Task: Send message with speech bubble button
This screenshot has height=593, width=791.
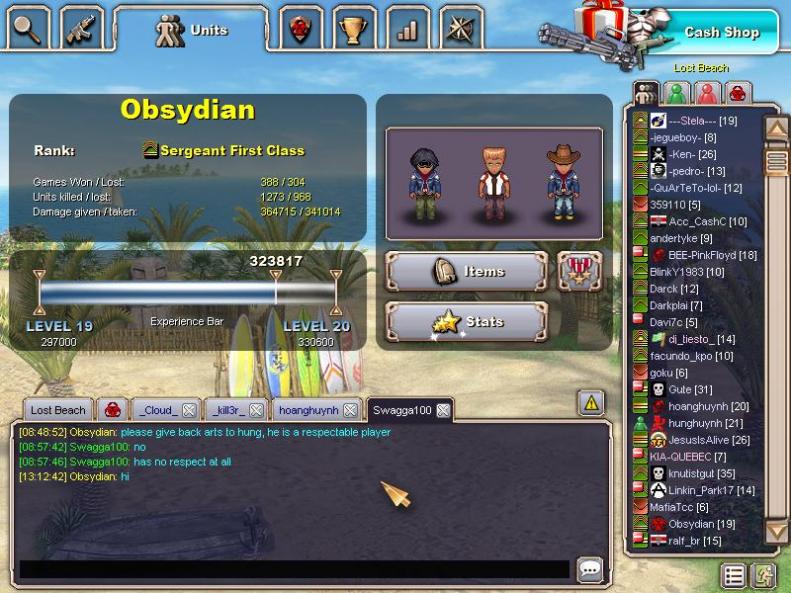Action: click(x=590, y=569)
